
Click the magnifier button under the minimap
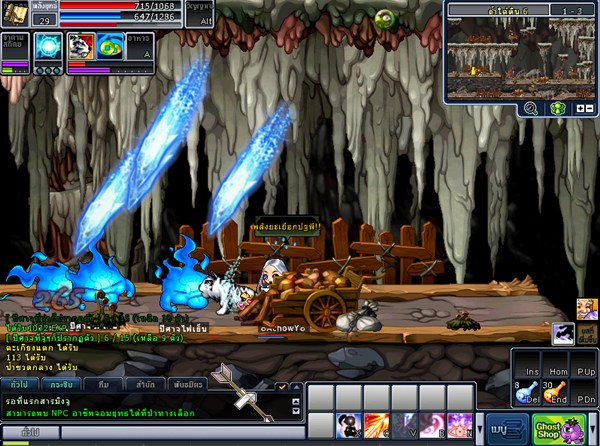tap(531, 108)
